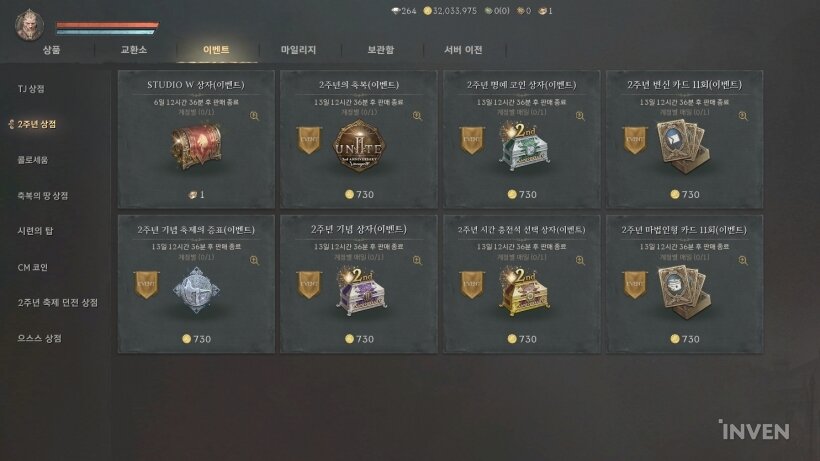The height and width of the screenshot is (461, 820).
Task: Click the character portrait icon
Action: click(30, 25)
